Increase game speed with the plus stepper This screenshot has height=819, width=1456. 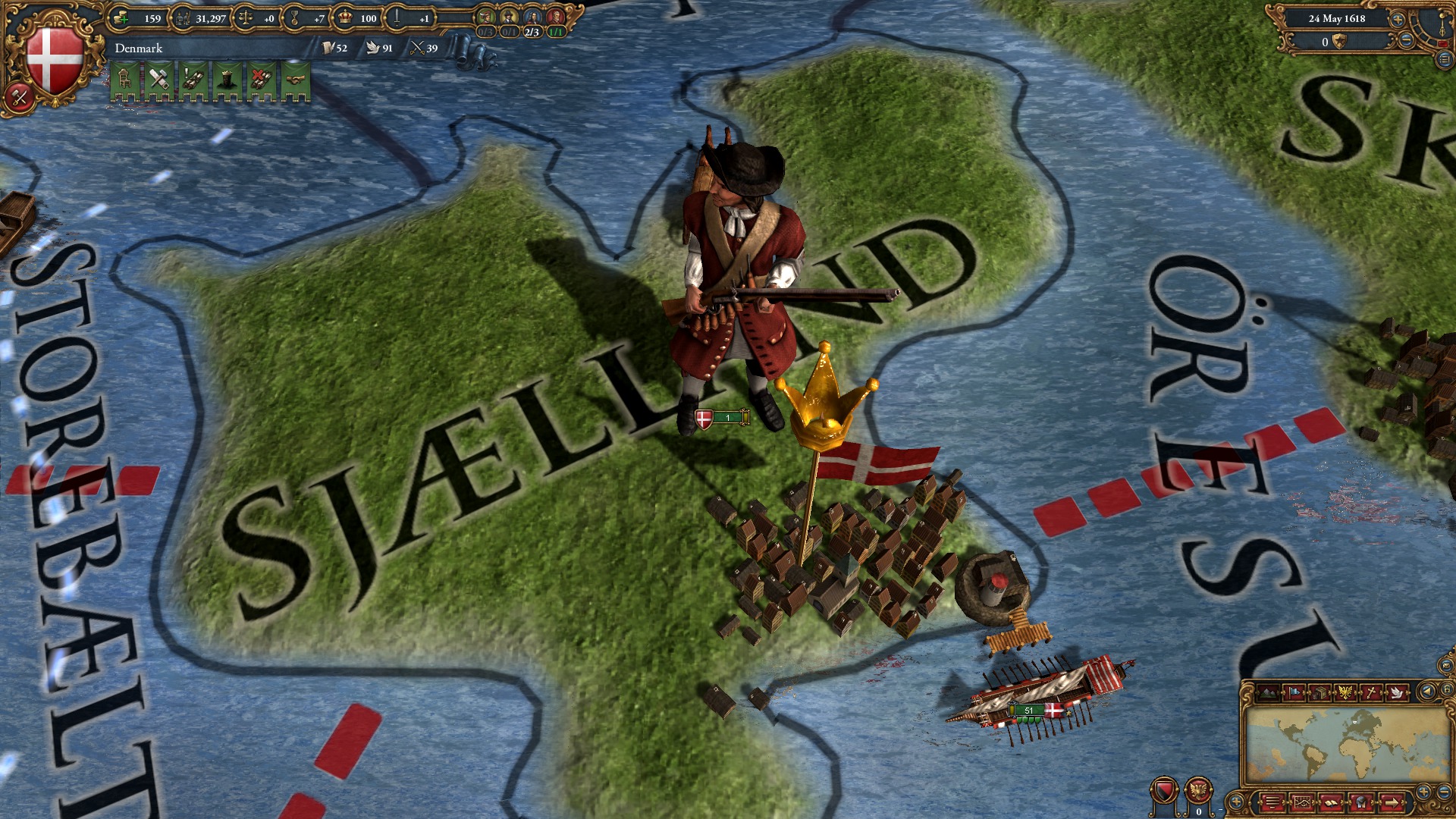click(x=1398, y=20)
